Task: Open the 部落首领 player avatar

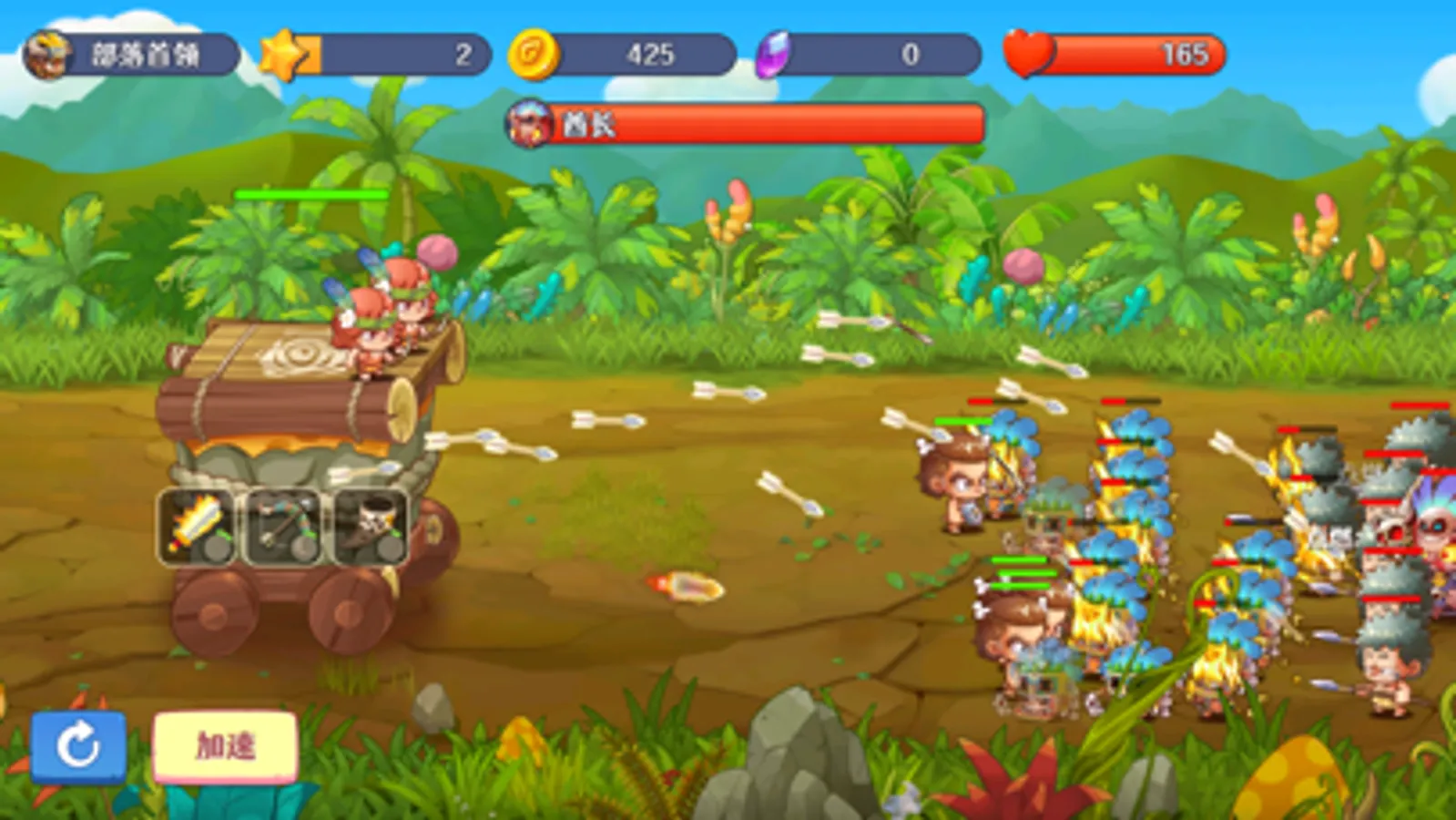Action: tap(50, 53)
